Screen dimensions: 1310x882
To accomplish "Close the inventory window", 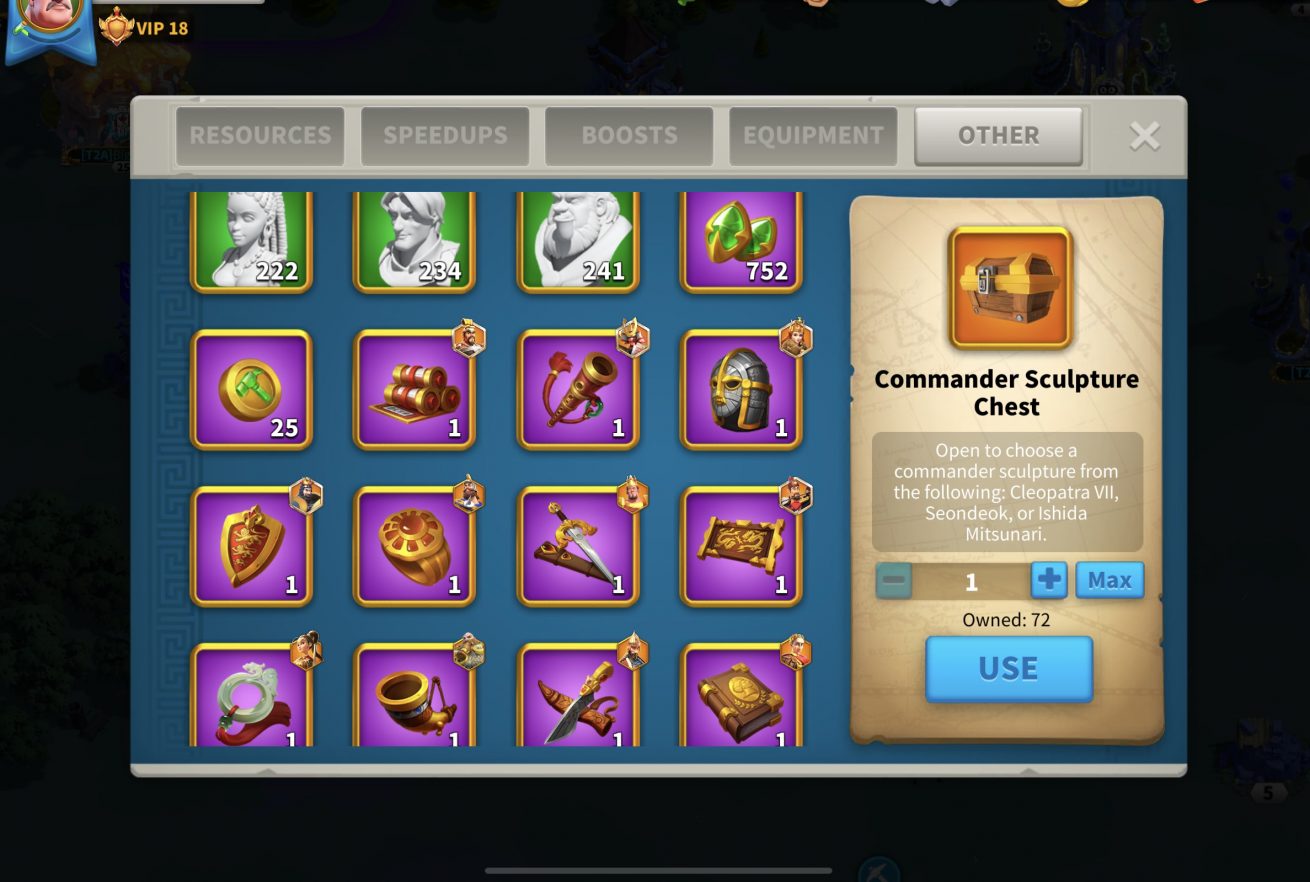I will (1144, 136).
